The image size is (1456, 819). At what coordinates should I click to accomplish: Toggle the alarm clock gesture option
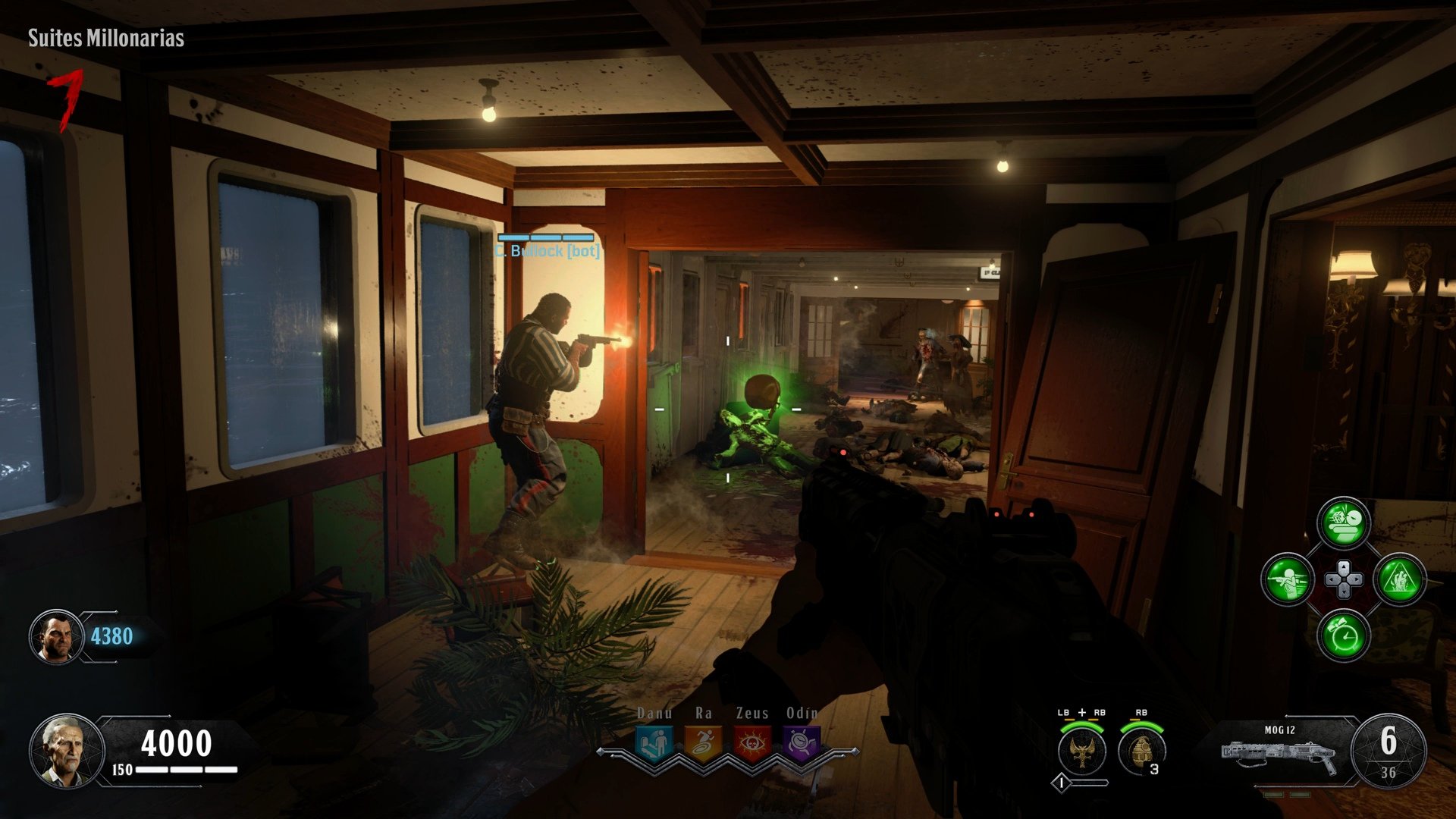tap(1342, 635)
